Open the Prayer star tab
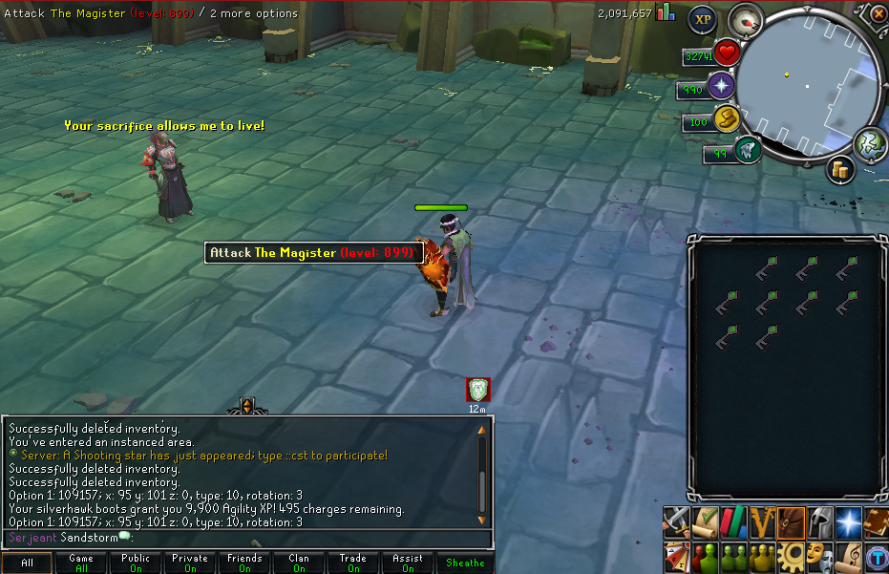Viewport: 889px width, 574px height. [x=849, y=521]
